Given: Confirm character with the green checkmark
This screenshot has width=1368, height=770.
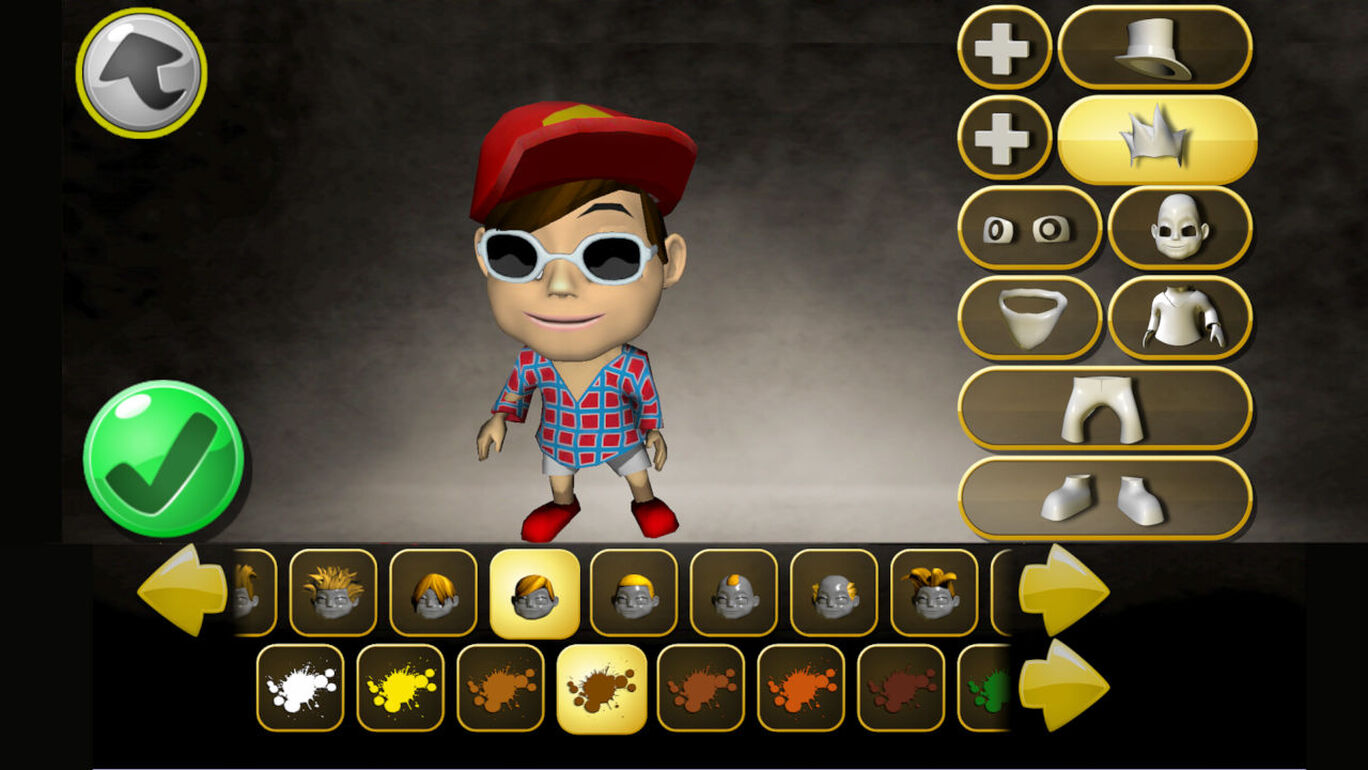Looking at the screenshot, I should (163, 460).
